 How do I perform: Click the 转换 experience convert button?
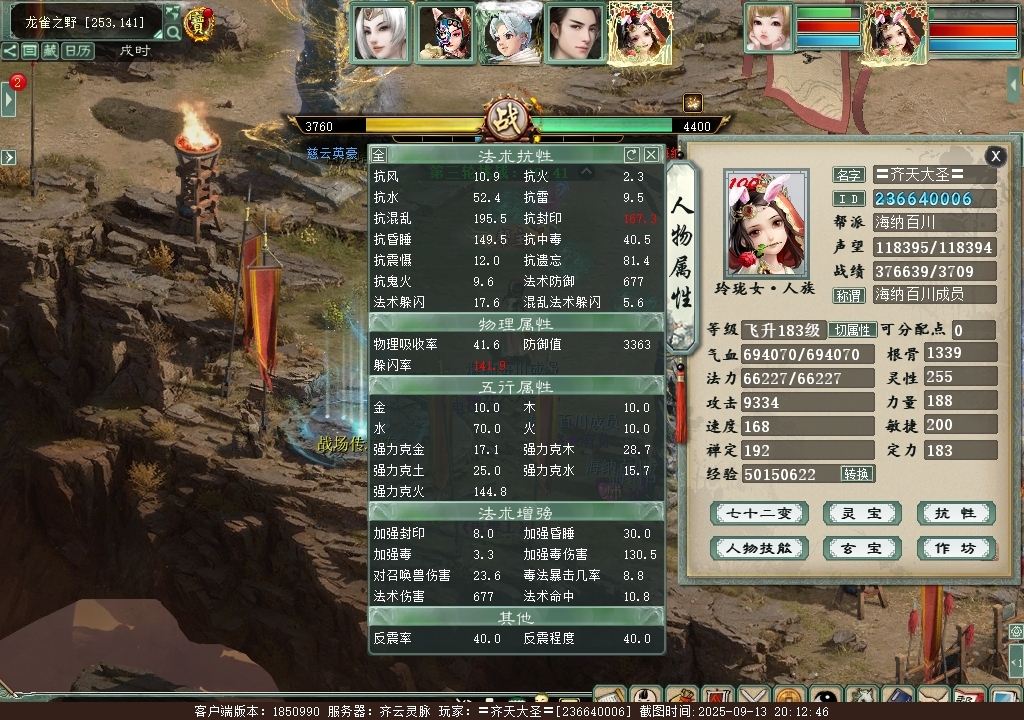coord(856,474)
